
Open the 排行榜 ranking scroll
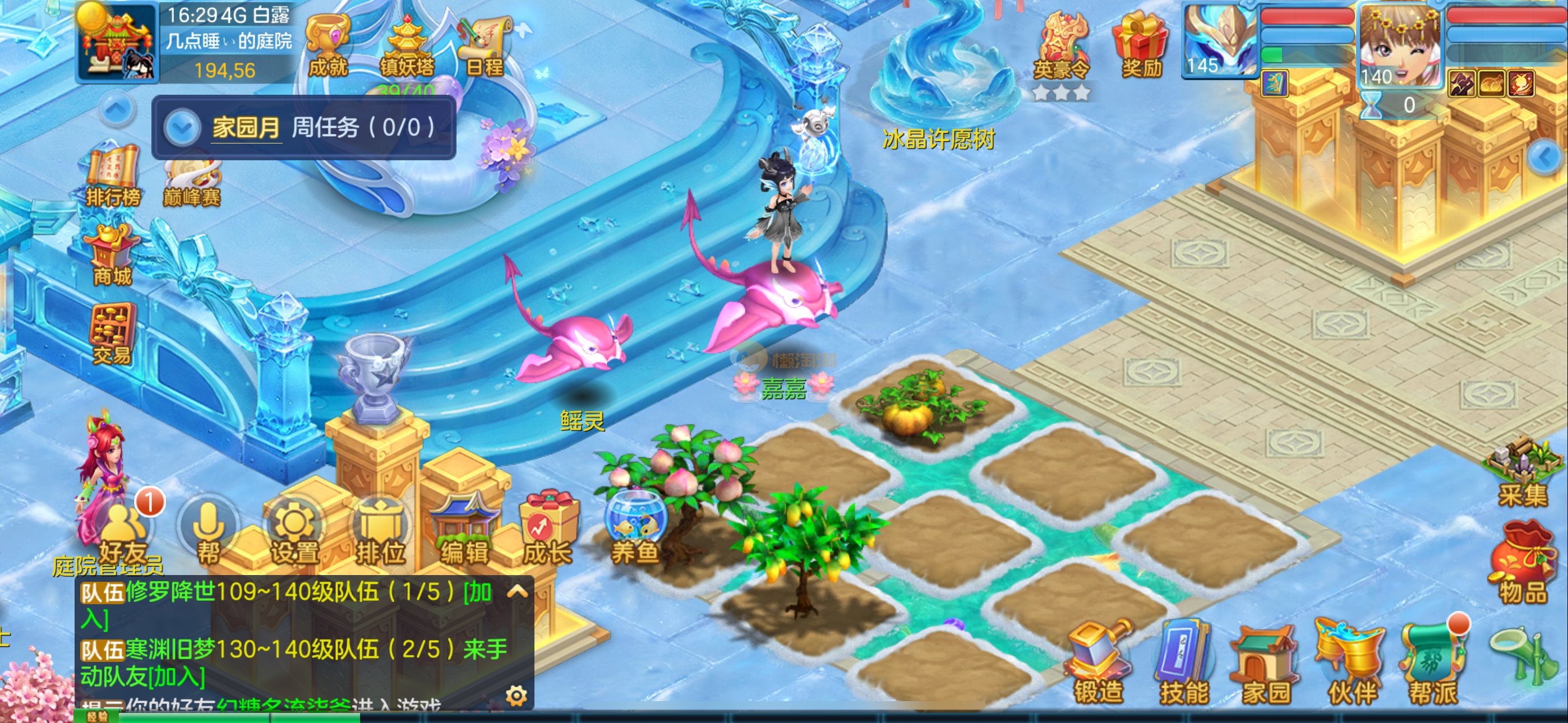click(113, 177)
